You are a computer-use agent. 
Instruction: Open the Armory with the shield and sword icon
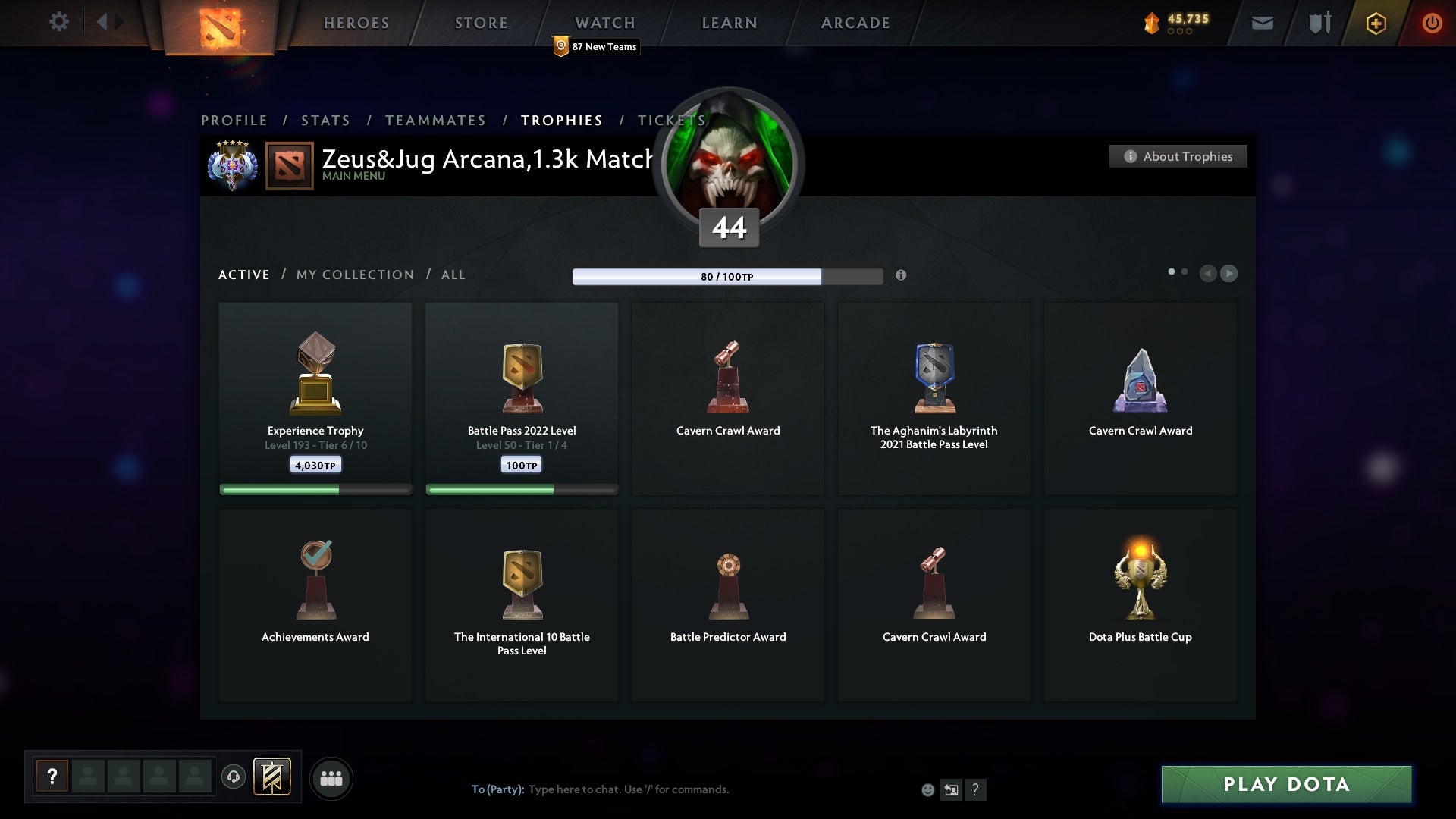1319,23
